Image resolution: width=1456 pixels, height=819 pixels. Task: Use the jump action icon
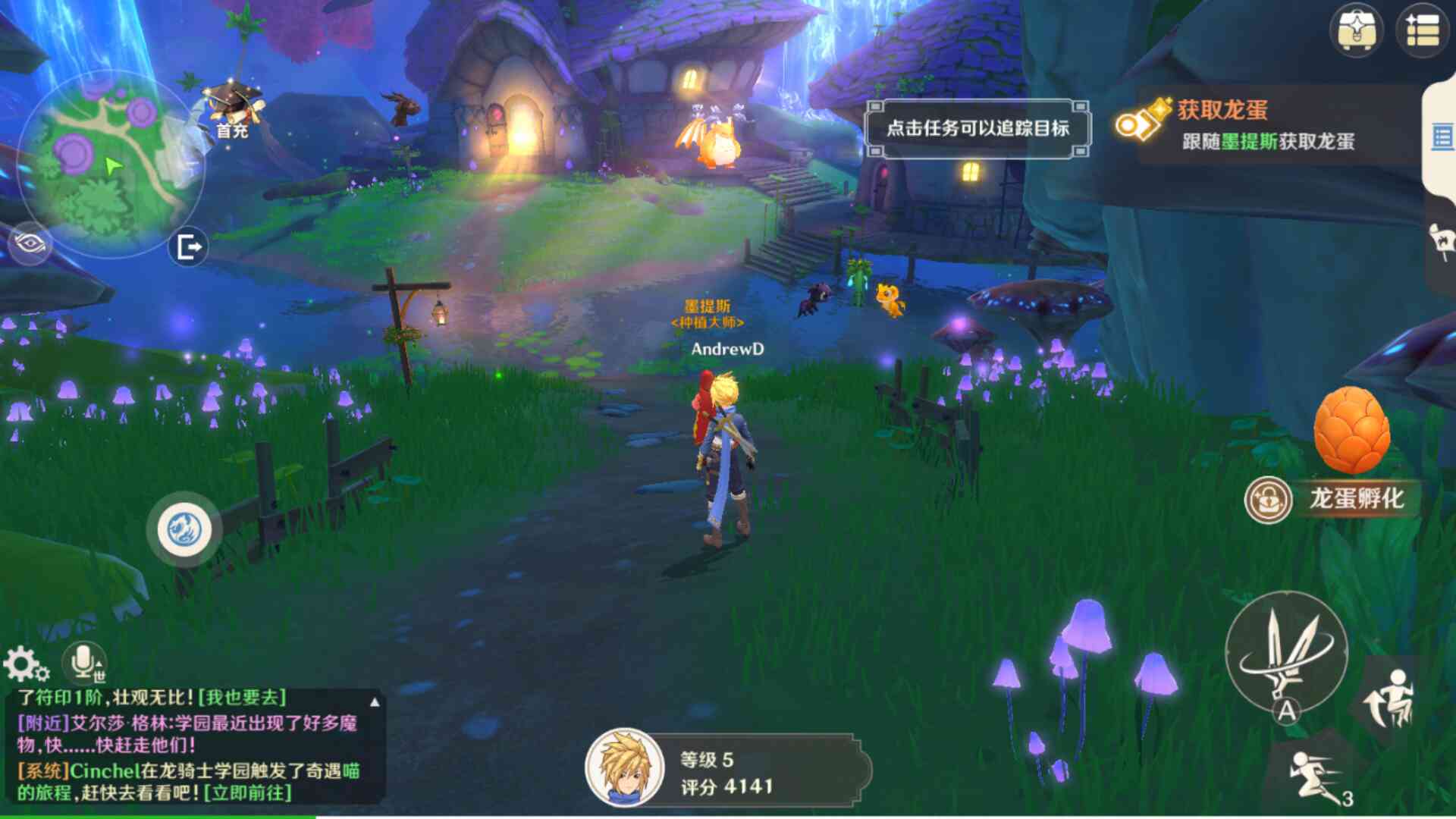[x=1389, y=698]
